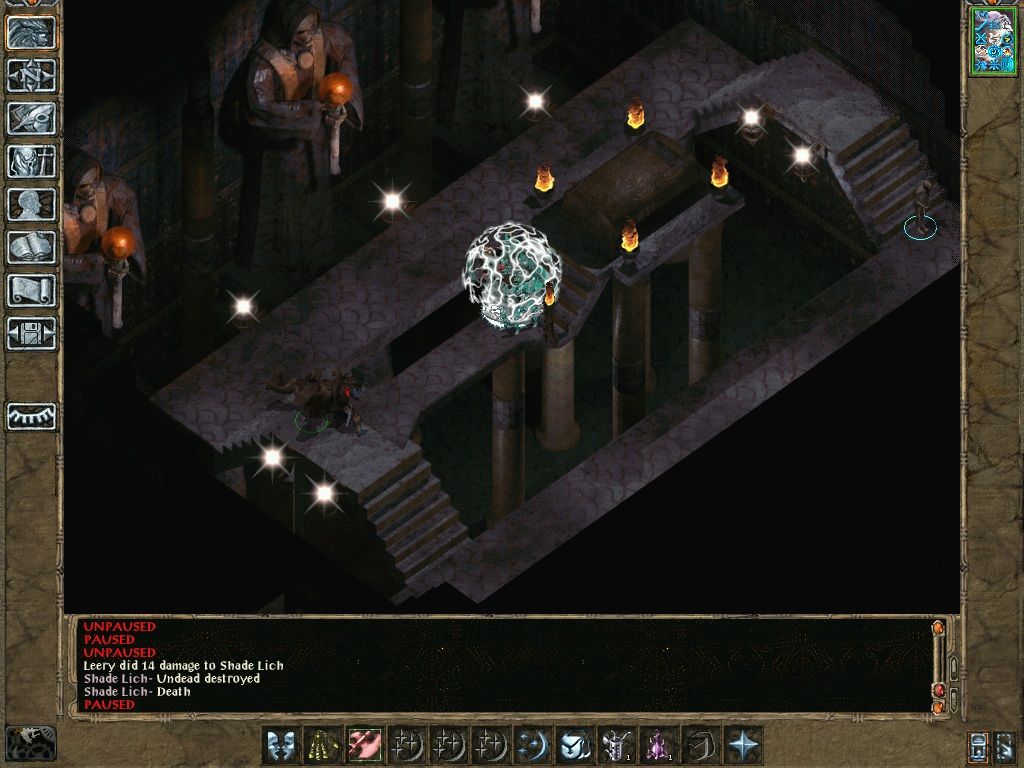This screenshot has height=768, width=1024.
Task: Use the potion bottle quick item
Action: click(x=615, y=745)
